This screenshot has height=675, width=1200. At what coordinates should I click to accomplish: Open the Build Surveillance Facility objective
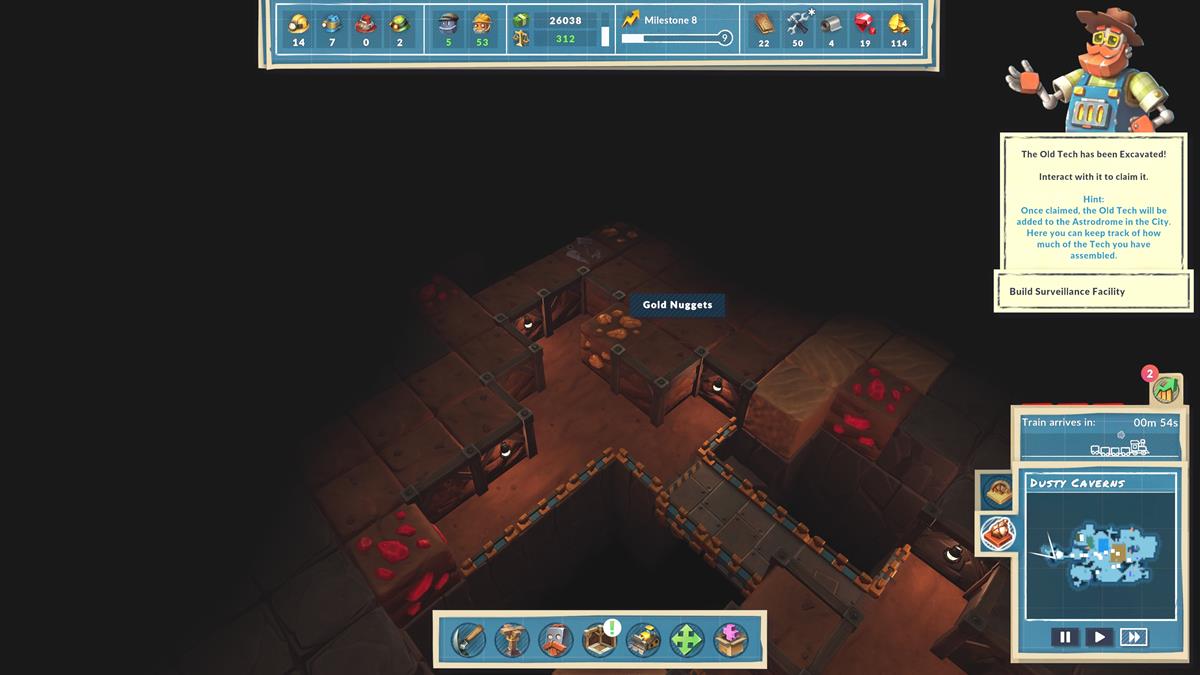1093,291
